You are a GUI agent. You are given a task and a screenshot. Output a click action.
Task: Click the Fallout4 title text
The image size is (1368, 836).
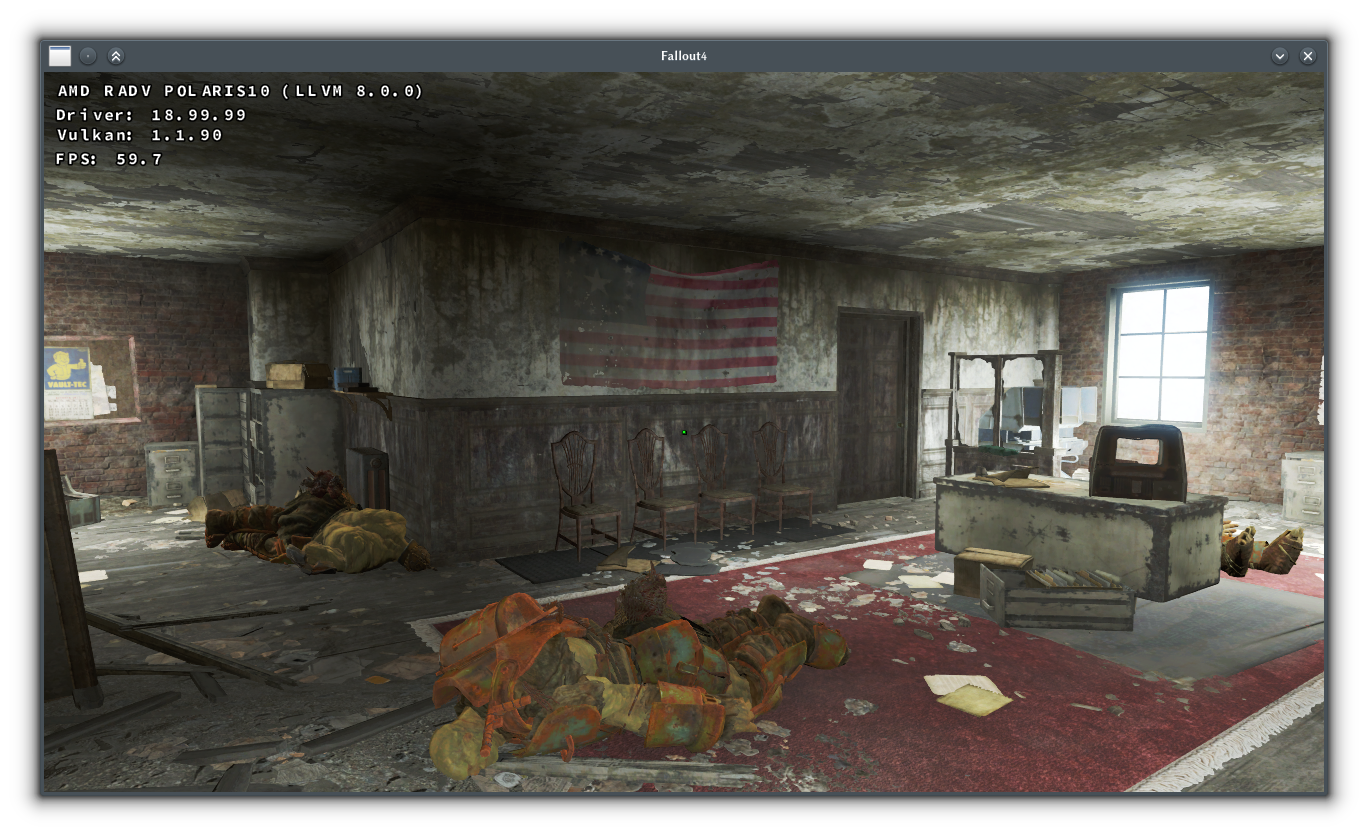pyautogui.click(x=685, y=56)
